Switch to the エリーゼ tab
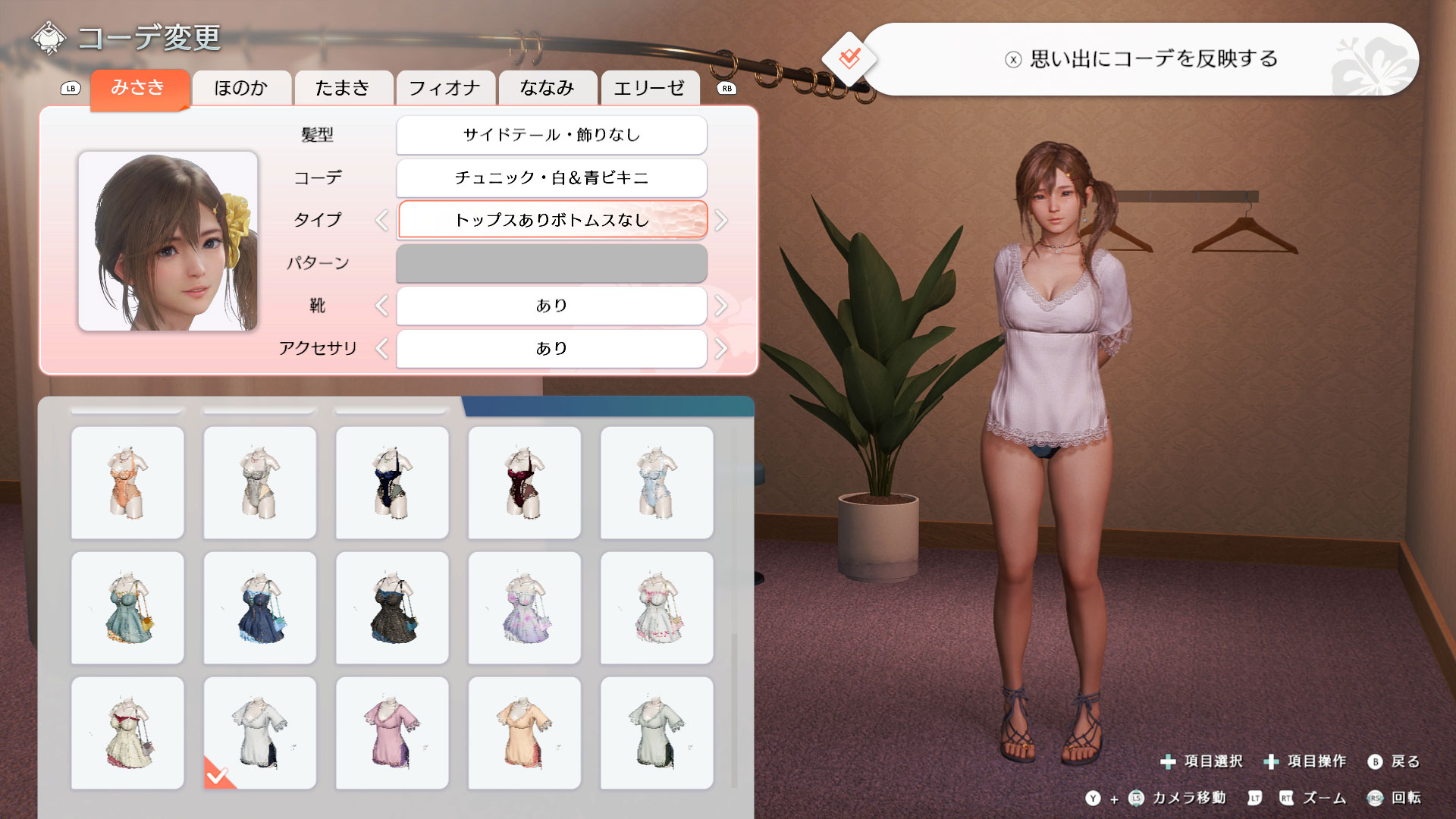1456x819 pixels. [649, 88]
